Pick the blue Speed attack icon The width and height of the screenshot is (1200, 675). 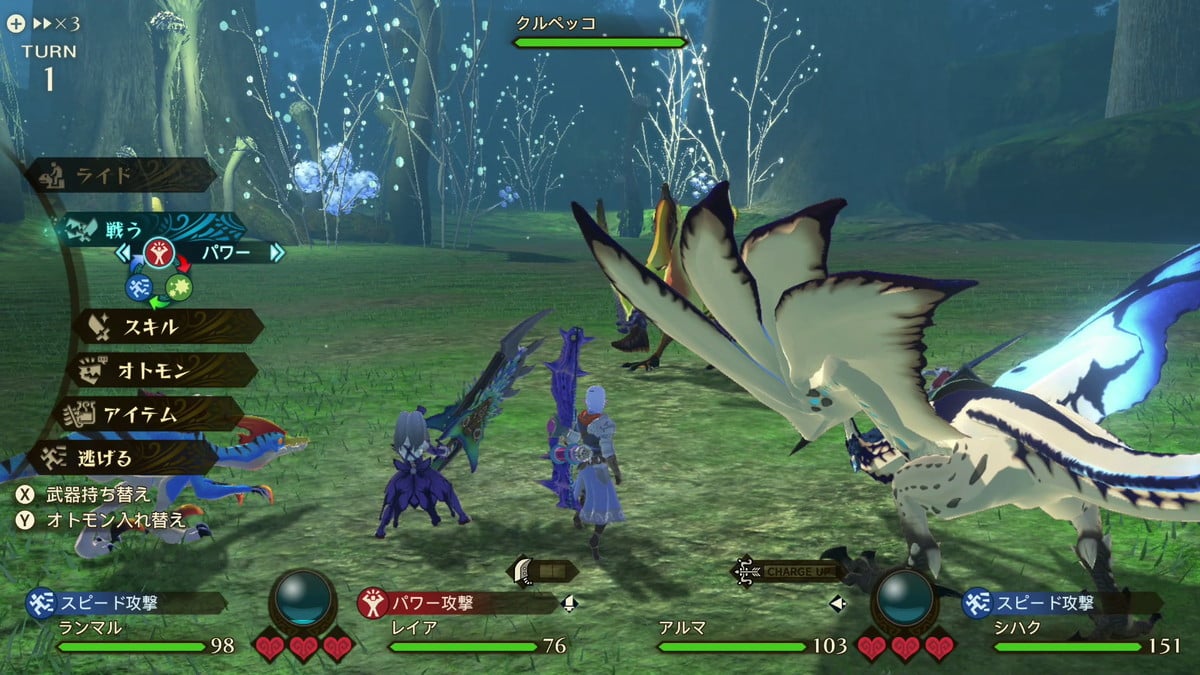tap(138, 287)
